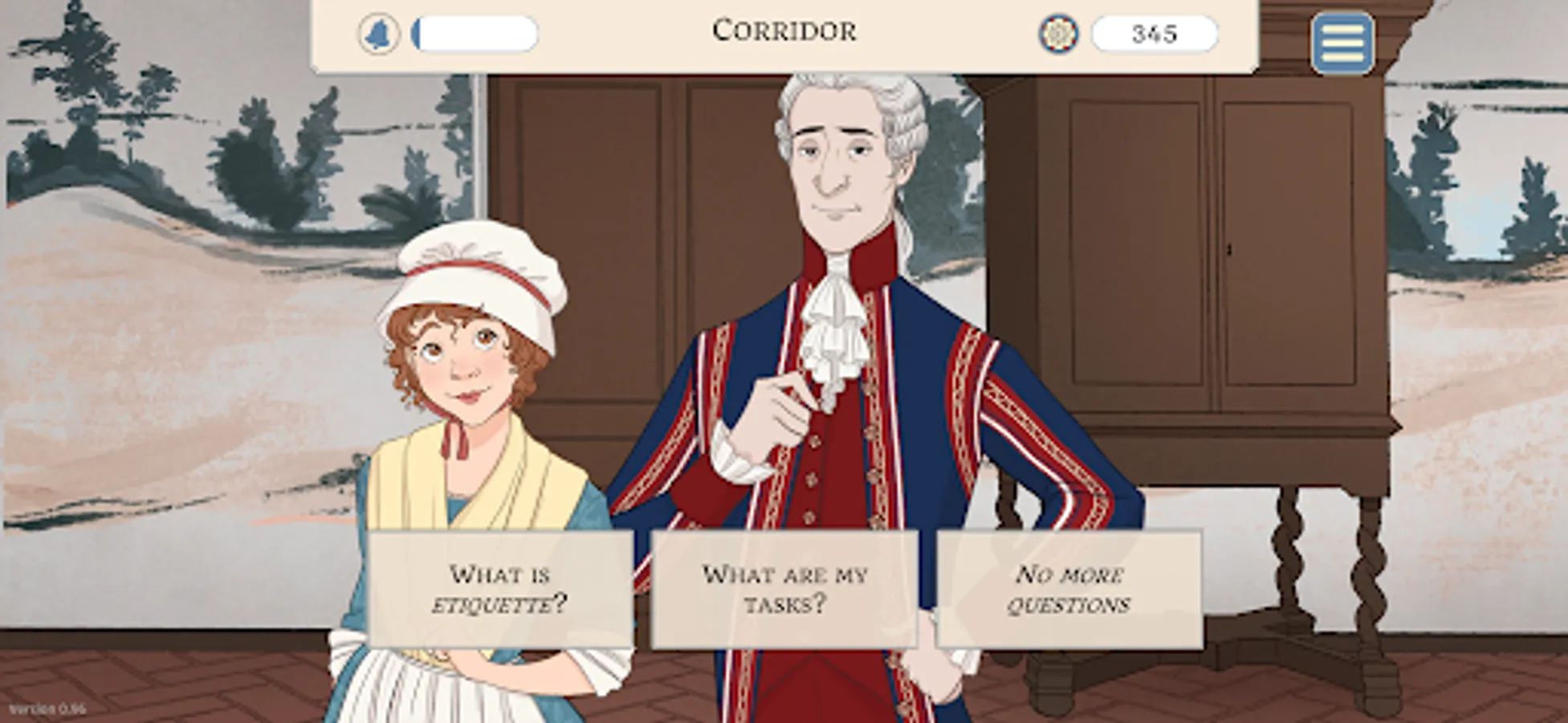Click the Corridor location title
Screen dimensions: 1568x723
[x=784, y=32]
